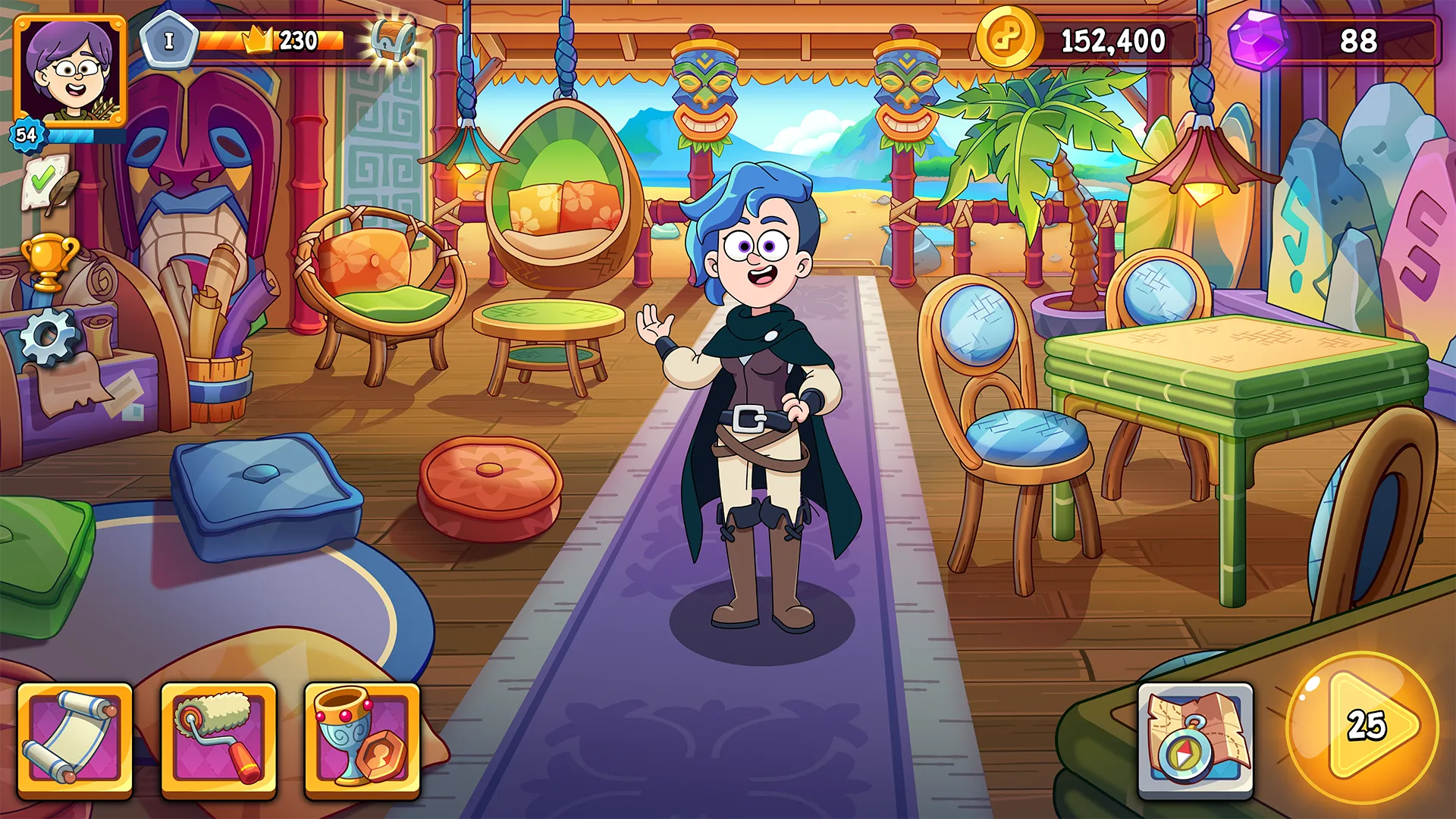Open the scroll button
Viewport: 1456px width, 819px height.
pos(74,741)
